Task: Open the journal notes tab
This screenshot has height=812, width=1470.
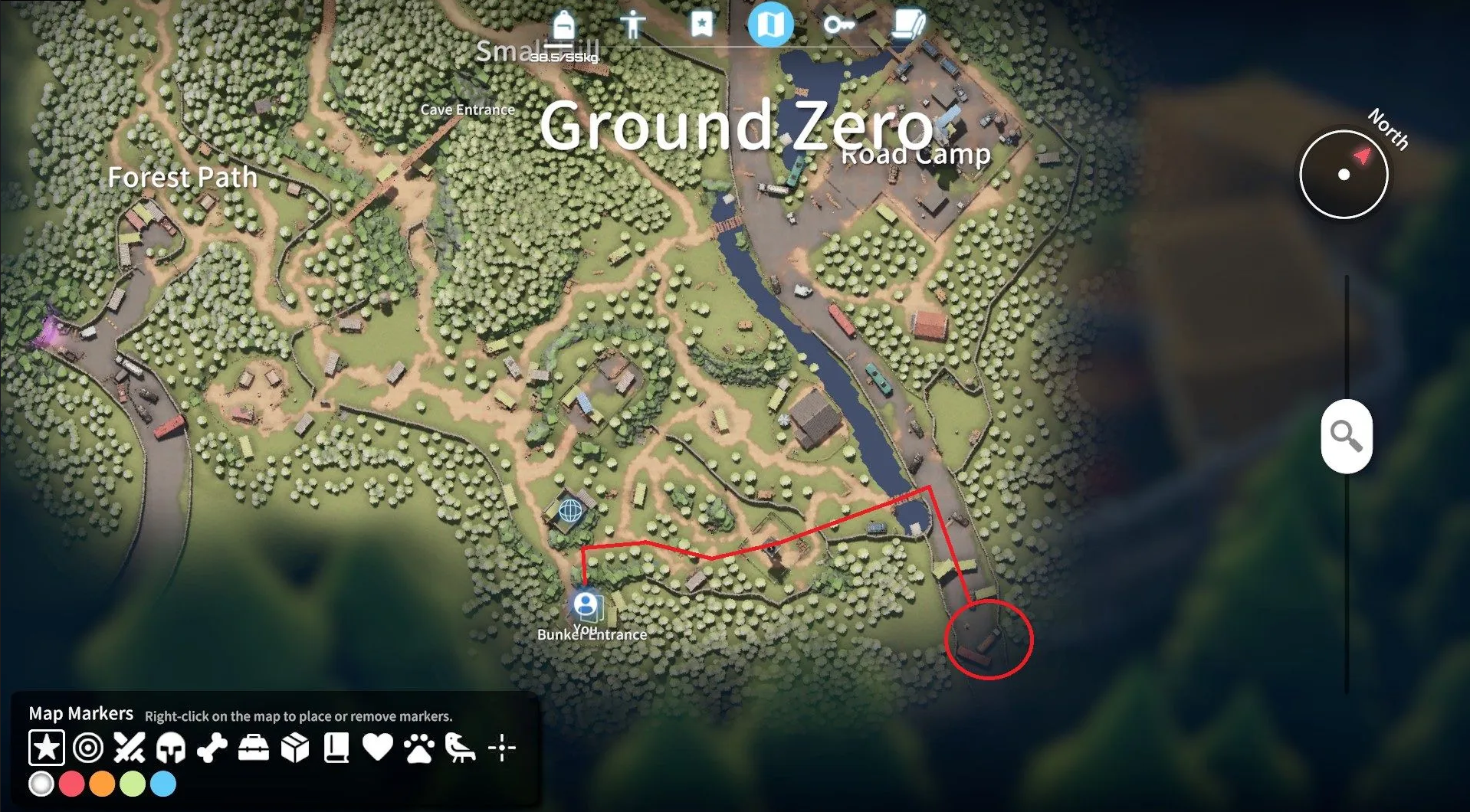Action: coord(908,25)
